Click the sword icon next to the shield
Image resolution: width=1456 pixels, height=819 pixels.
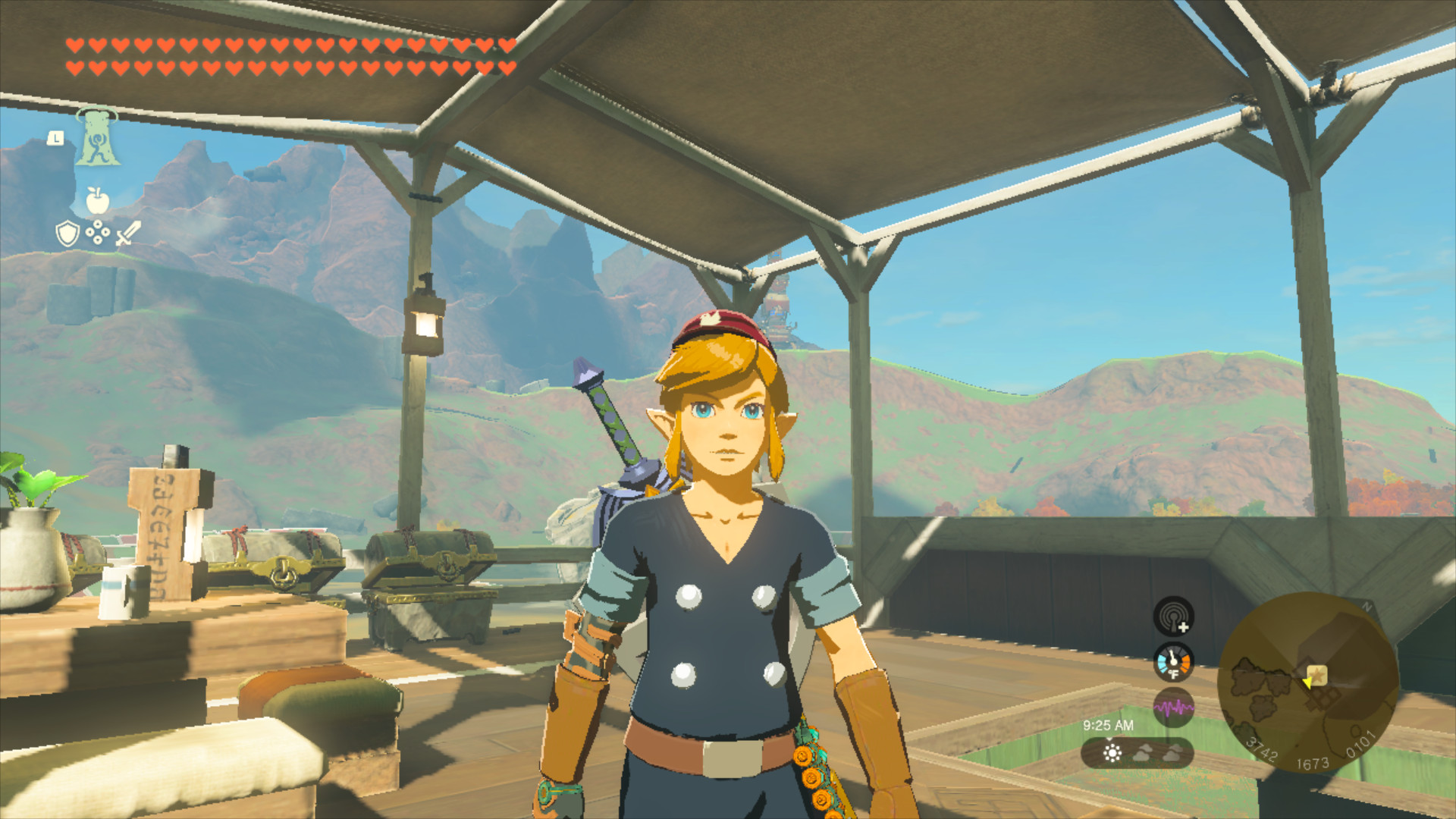[x=127, y=233]
